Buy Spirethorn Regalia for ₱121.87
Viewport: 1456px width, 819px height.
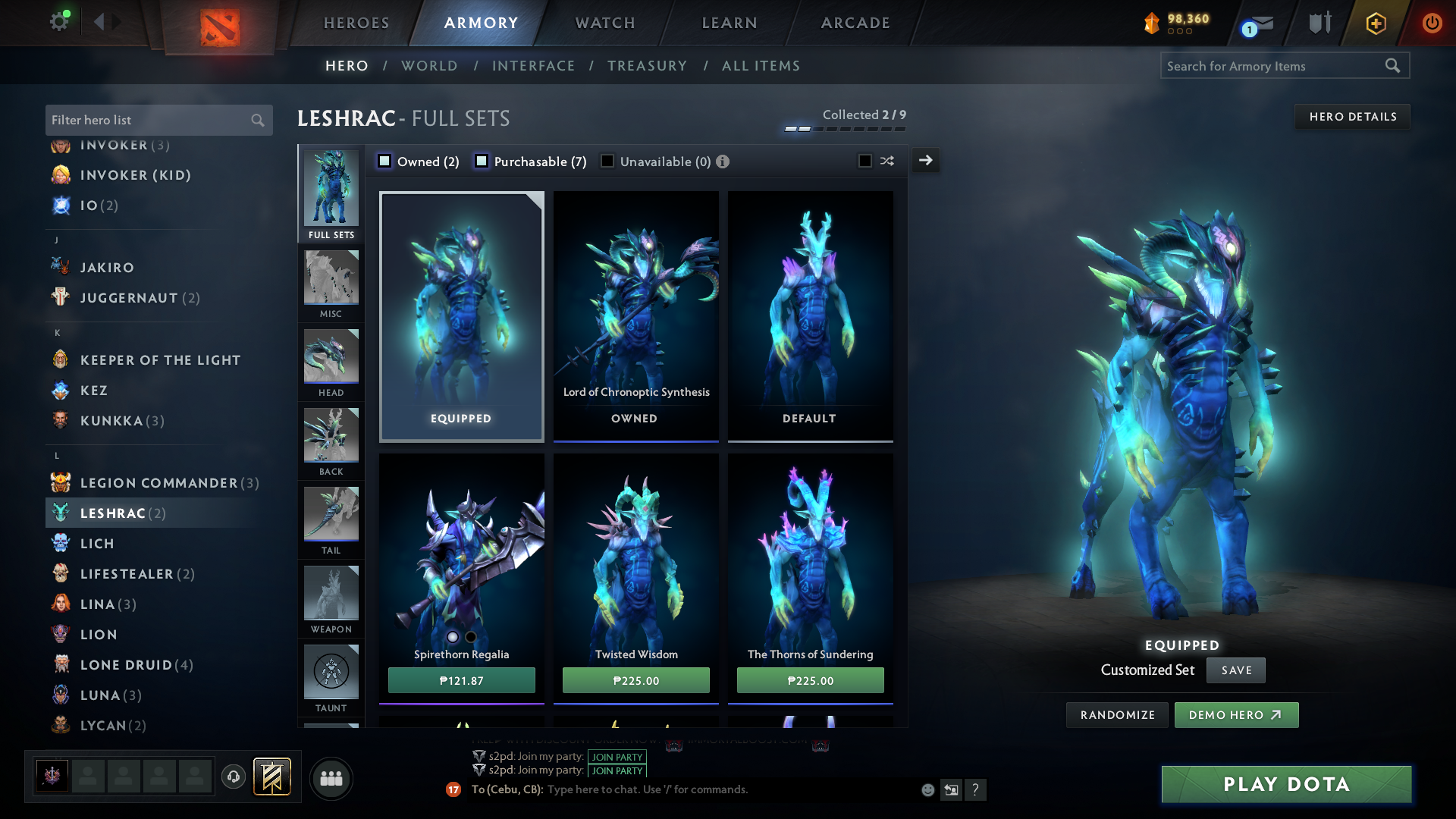point(461,680)
